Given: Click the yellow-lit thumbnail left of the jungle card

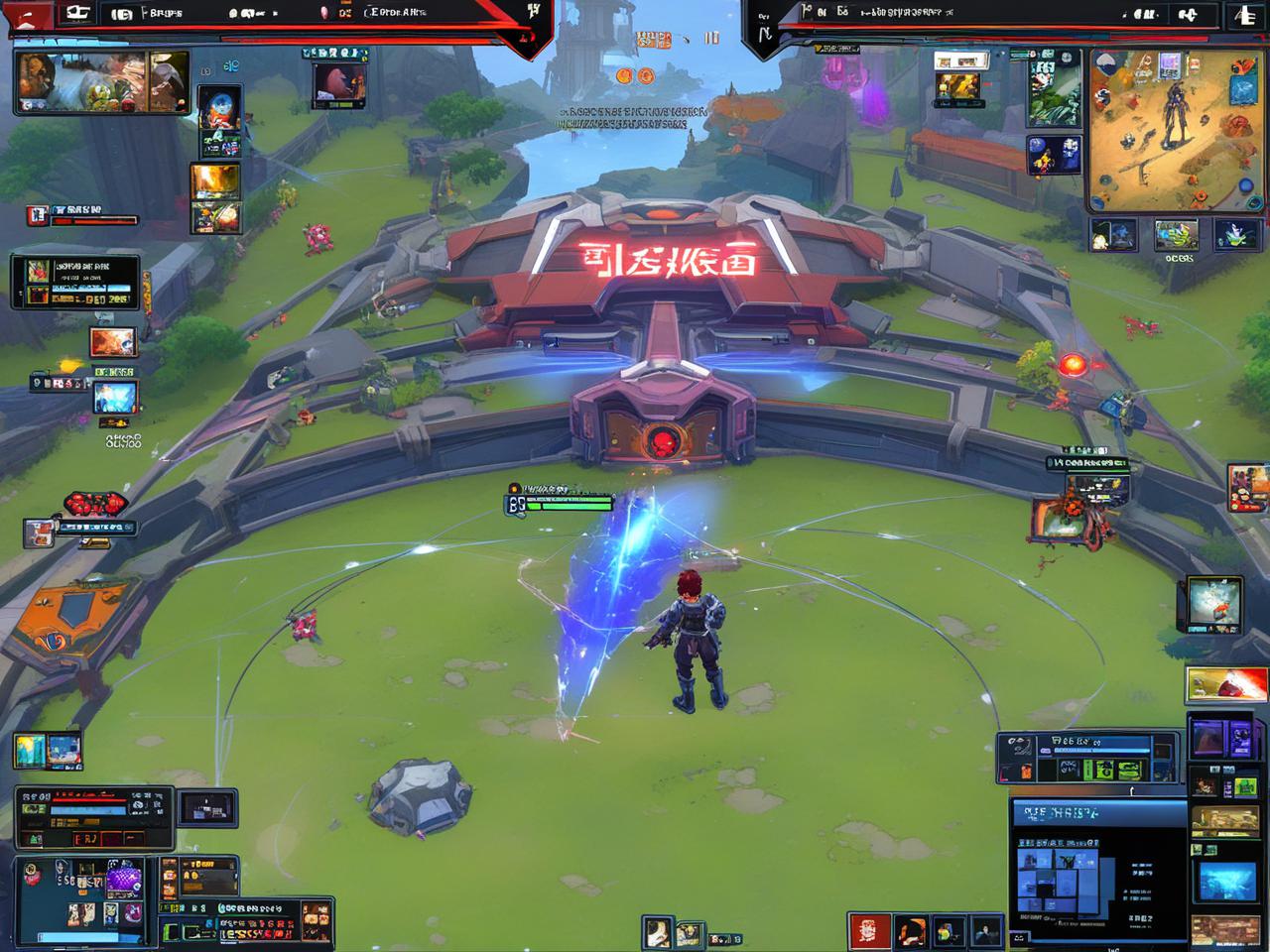Looking at the screenshot, I should pyautogui.click(x=960, y=87).
